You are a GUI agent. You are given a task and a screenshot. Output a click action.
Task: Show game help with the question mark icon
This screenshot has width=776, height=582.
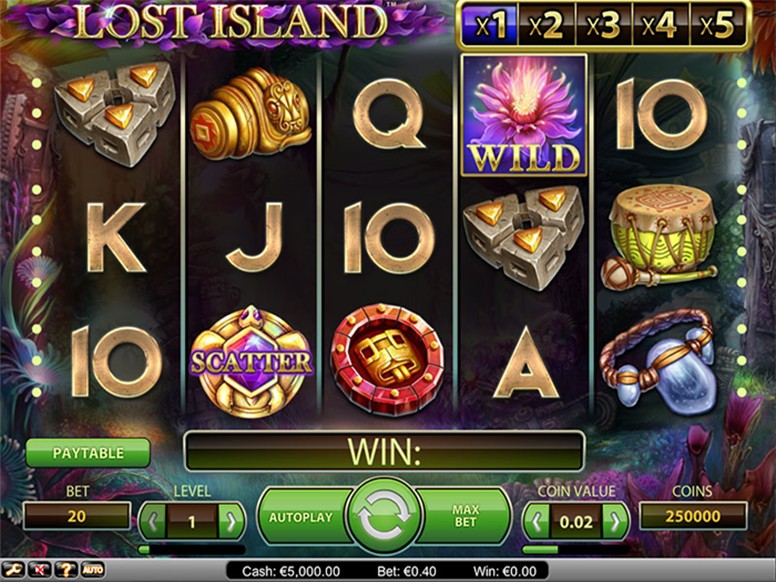click(64, 570)
